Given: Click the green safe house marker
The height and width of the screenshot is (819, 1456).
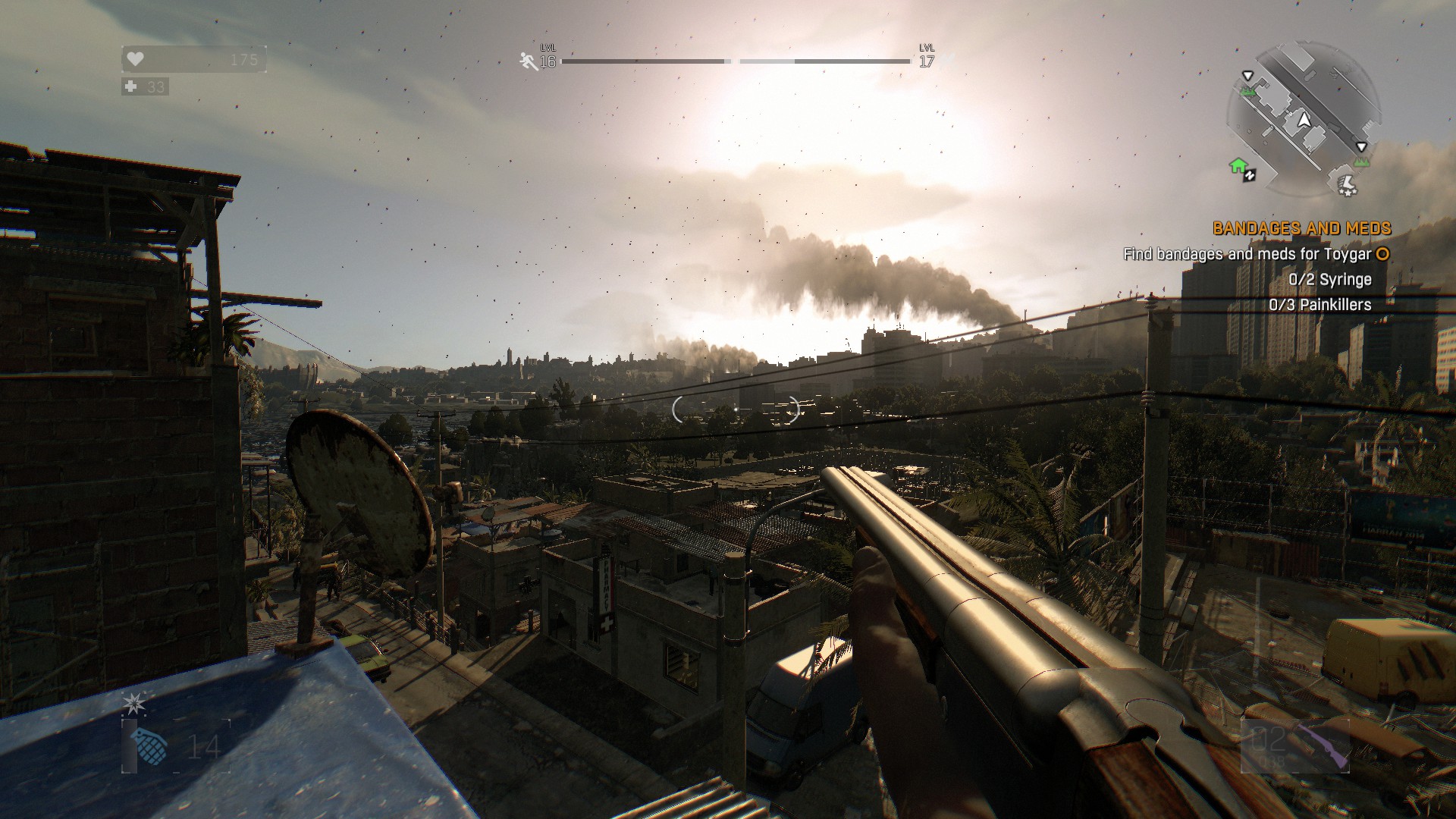Looking at the screenshot, I should 1238,166.
